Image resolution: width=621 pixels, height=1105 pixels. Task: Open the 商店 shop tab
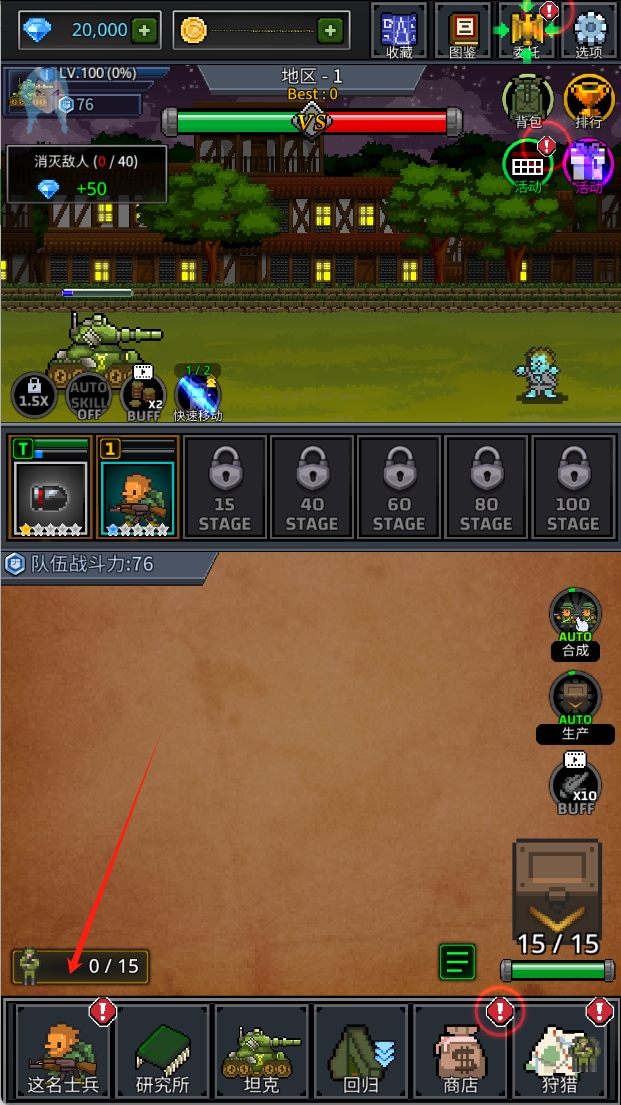(x=460, y=1052)
